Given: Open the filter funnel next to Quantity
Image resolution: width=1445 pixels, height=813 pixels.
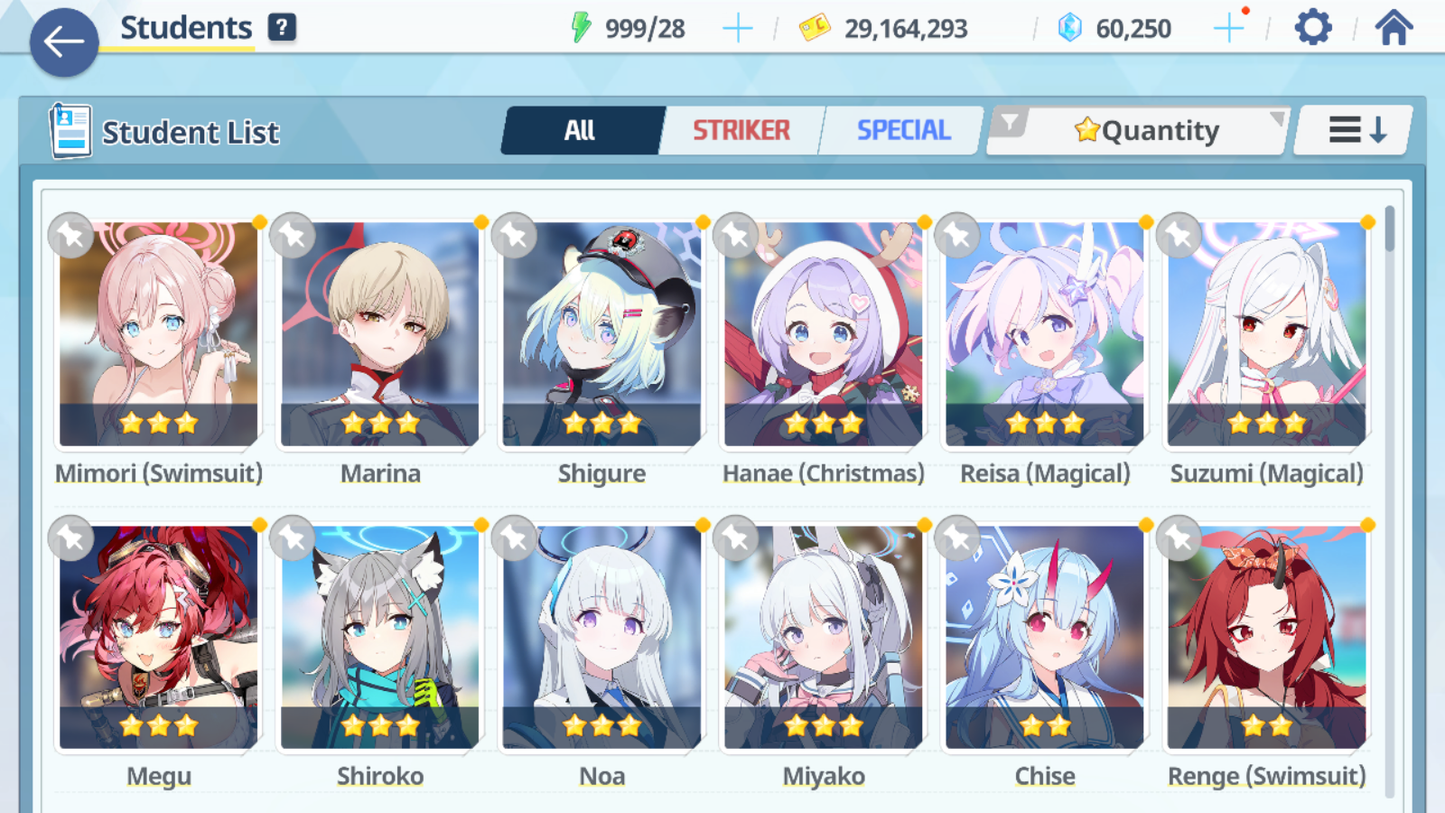Looking at the screenshot, I should [x=1012, y=122].
